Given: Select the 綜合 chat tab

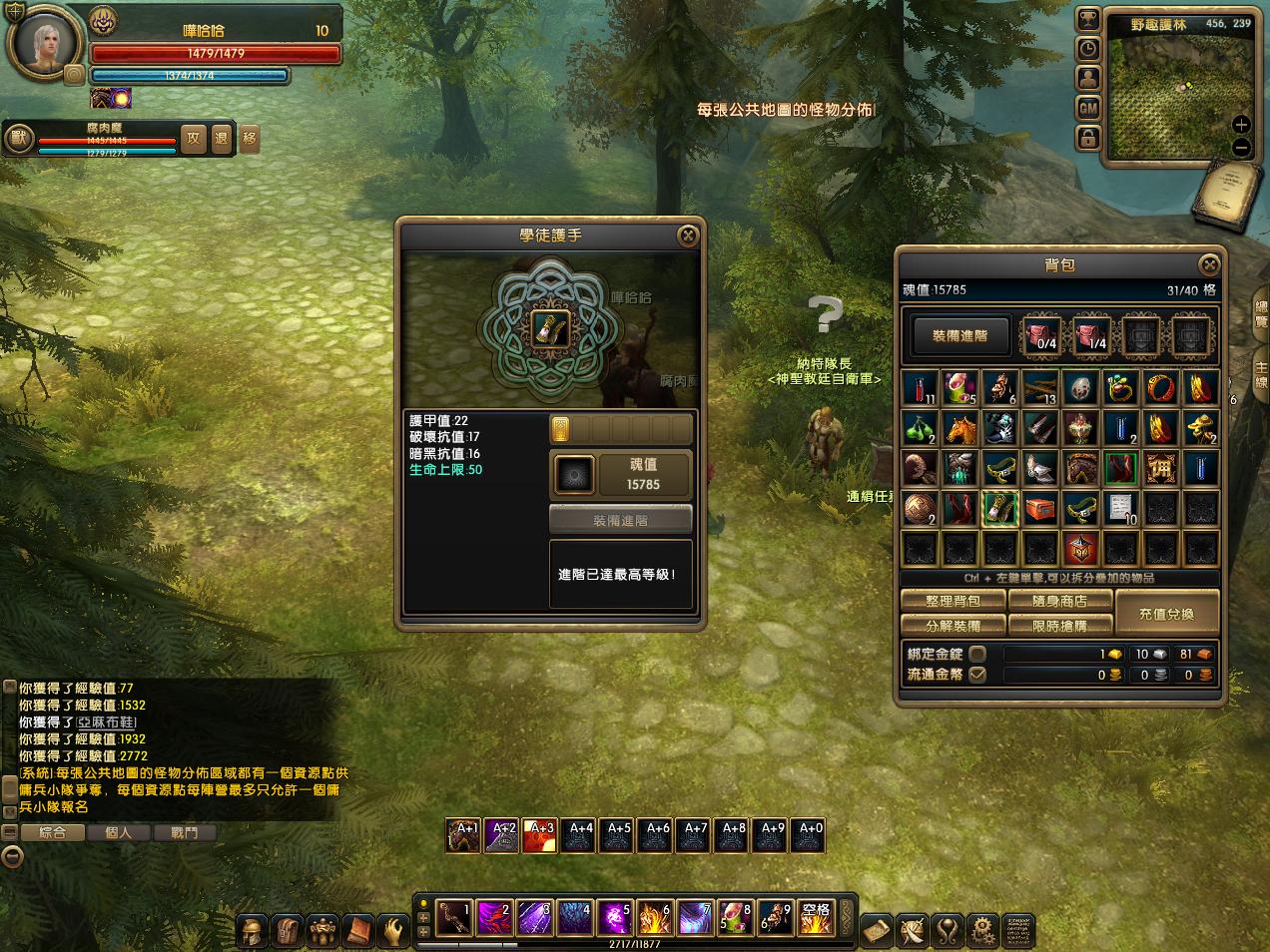Looking at the screenshot, I should coord(52,832).
